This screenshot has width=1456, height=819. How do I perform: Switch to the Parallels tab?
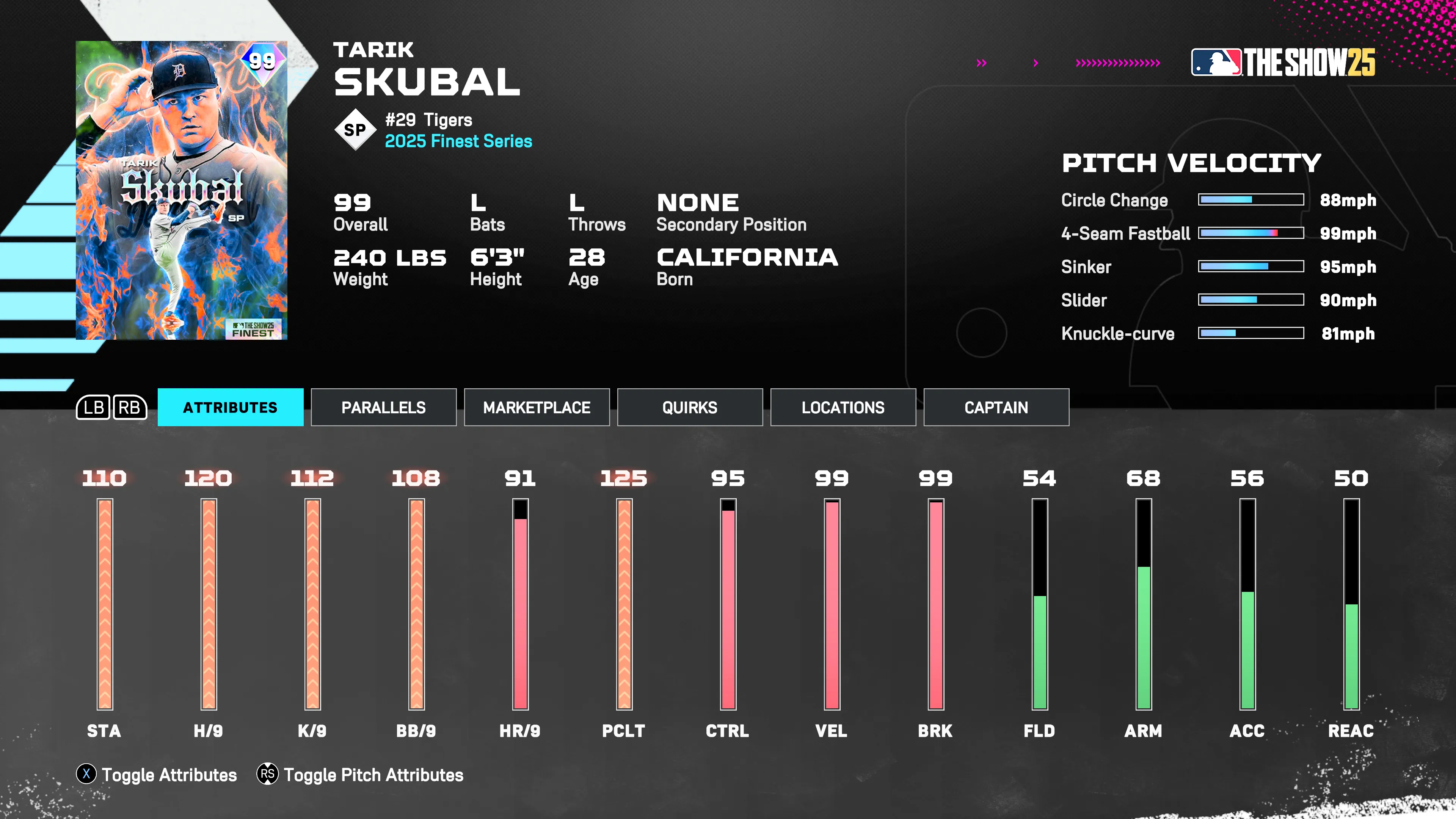click(383, 407)
